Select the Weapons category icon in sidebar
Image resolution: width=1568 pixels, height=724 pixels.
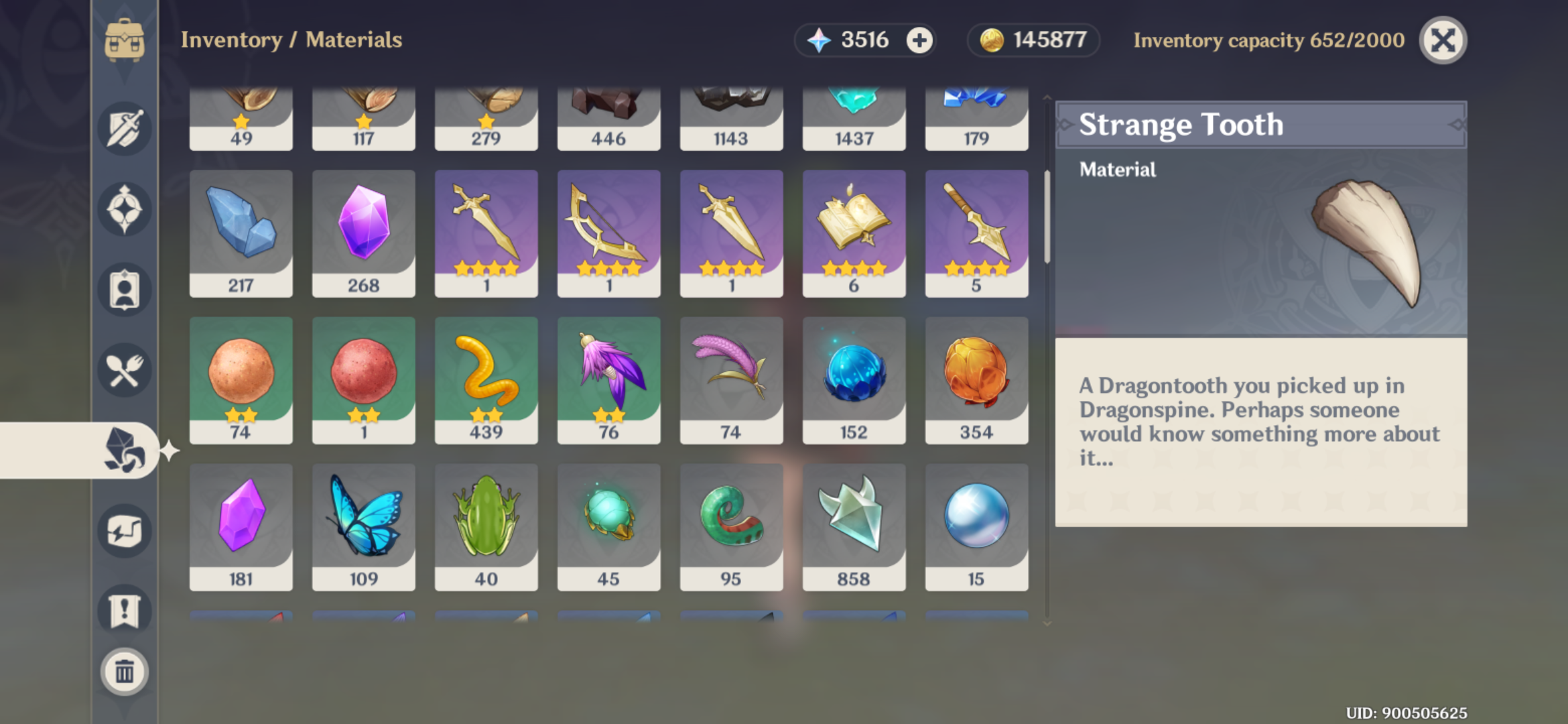tap(124, 129)
